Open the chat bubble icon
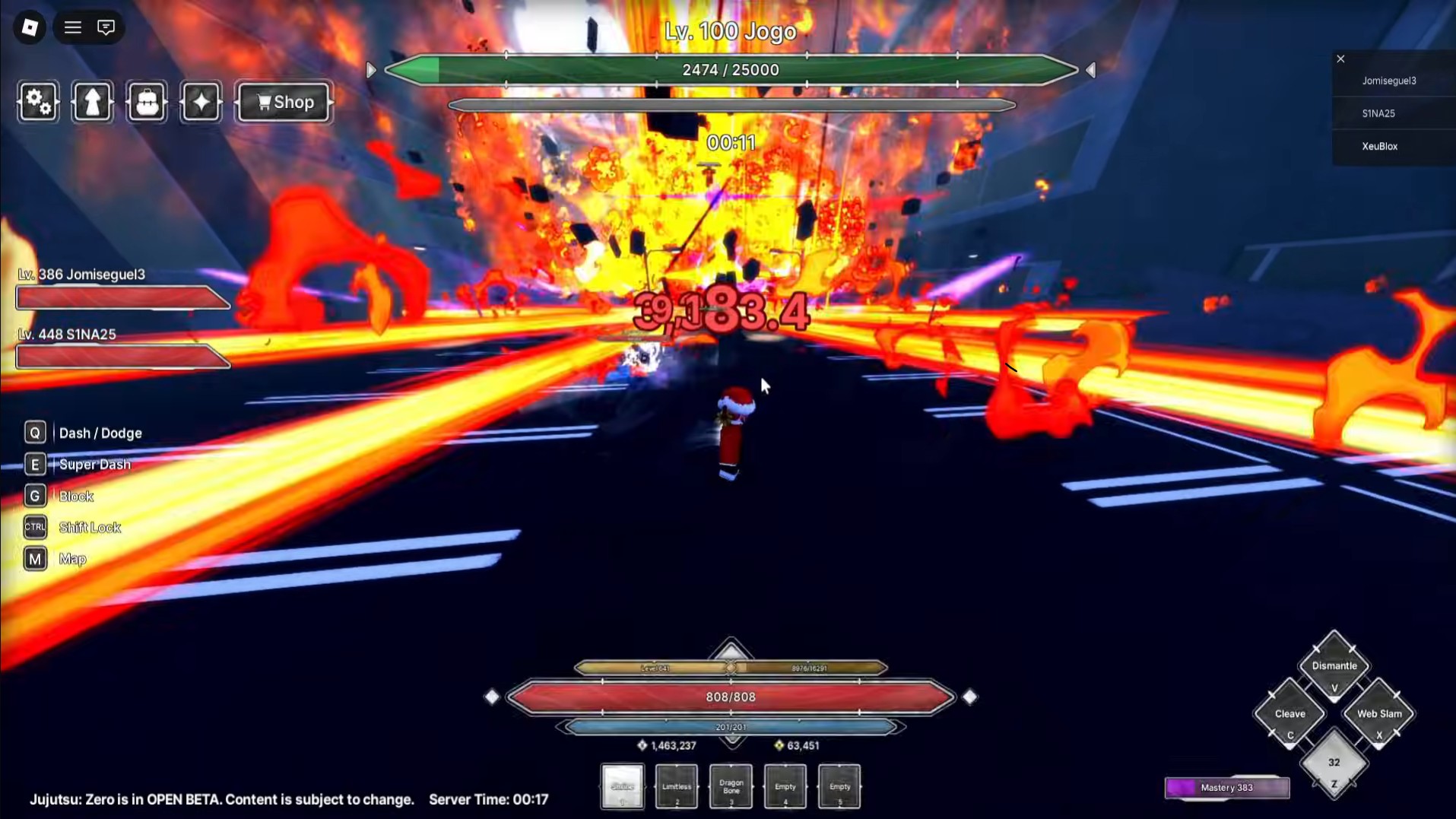The width and height of the screenshot is (1456, 819). (x=106, y=27)
